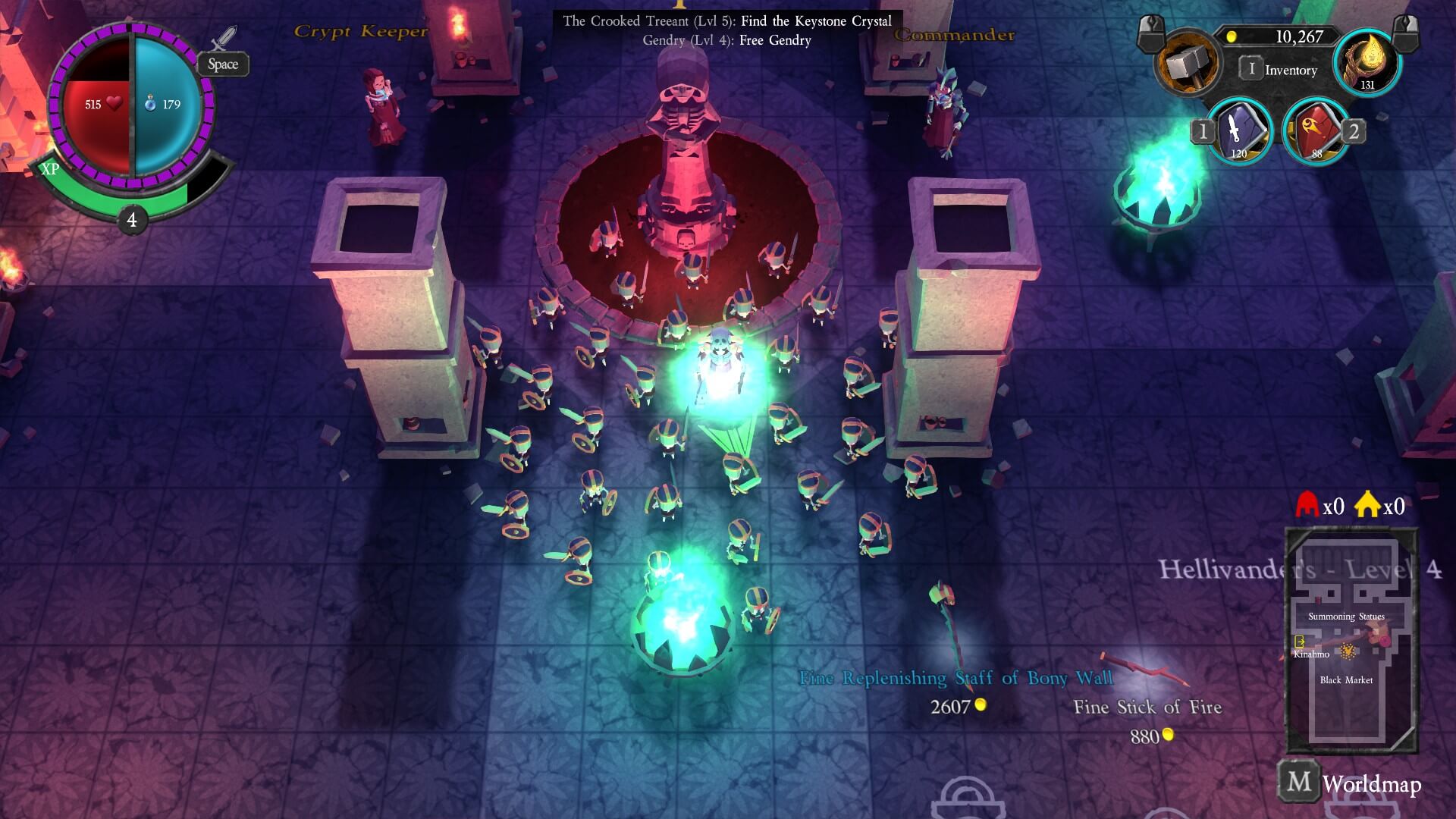The height and width of the screenshot is (819, 1456).
Task: Use the red fire tombstone ability
Action: (x=1316, y=131)
